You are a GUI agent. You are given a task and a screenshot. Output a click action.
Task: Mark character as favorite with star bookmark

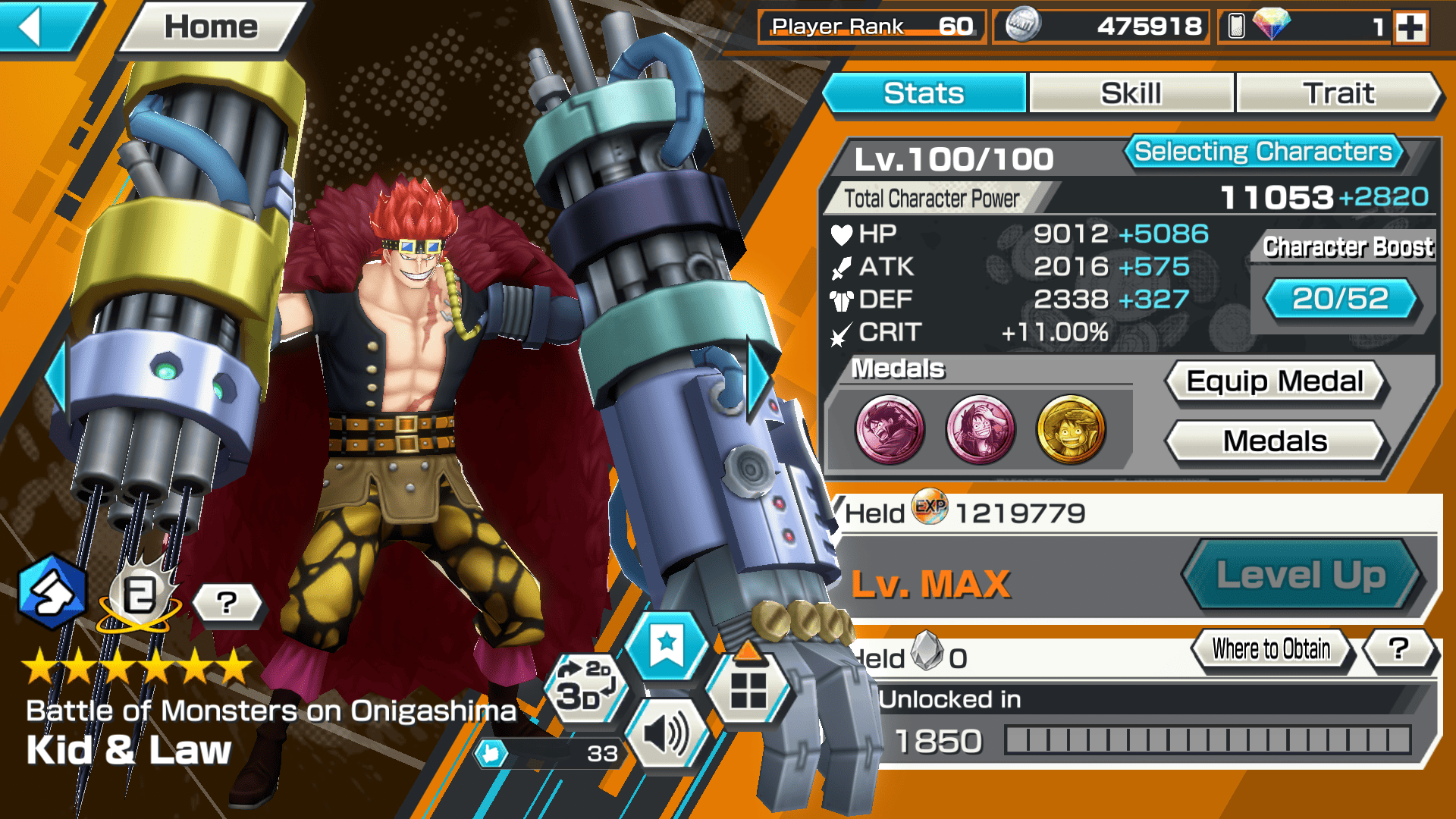(667, 645)
